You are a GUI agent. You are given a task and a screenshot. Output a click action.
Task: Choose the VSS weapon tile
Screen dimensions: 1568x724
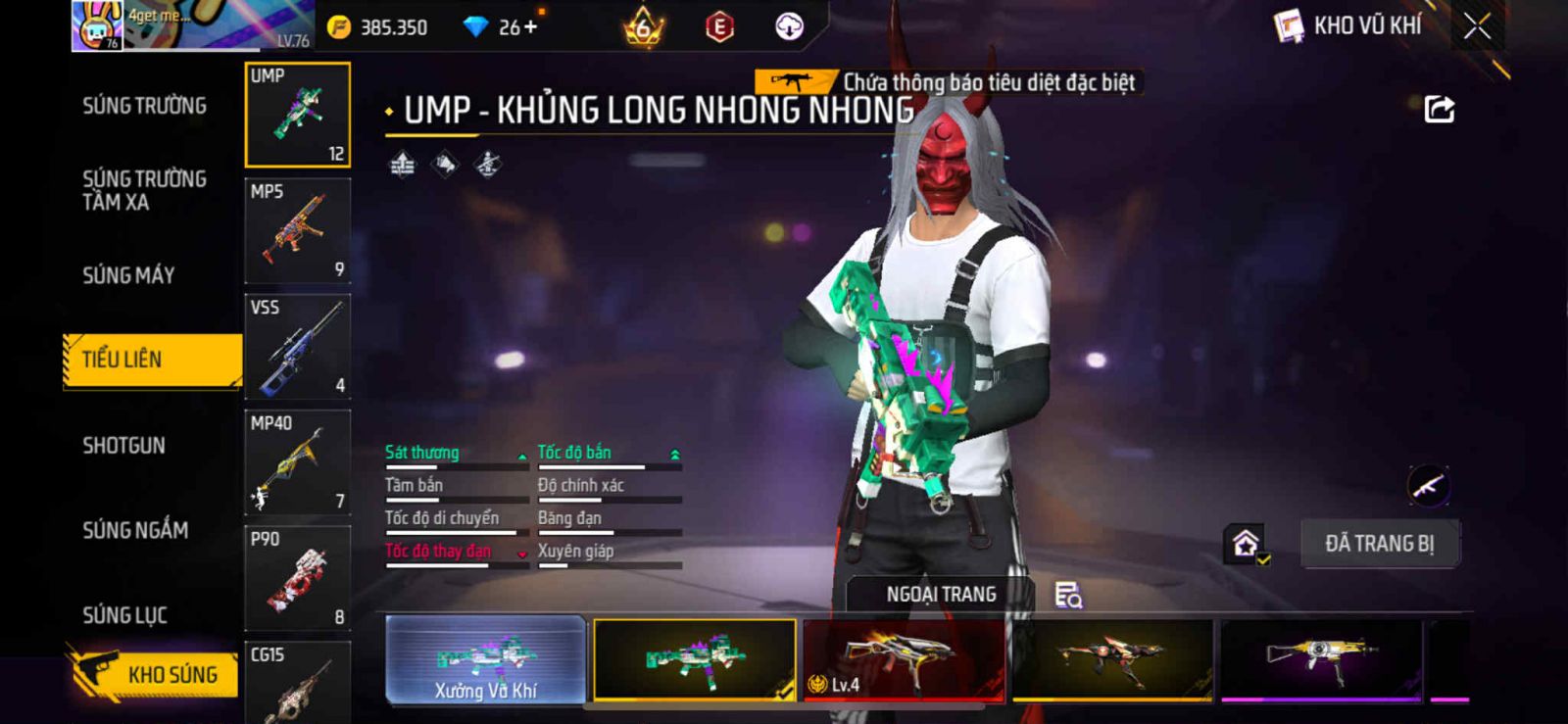click(297, 347)
